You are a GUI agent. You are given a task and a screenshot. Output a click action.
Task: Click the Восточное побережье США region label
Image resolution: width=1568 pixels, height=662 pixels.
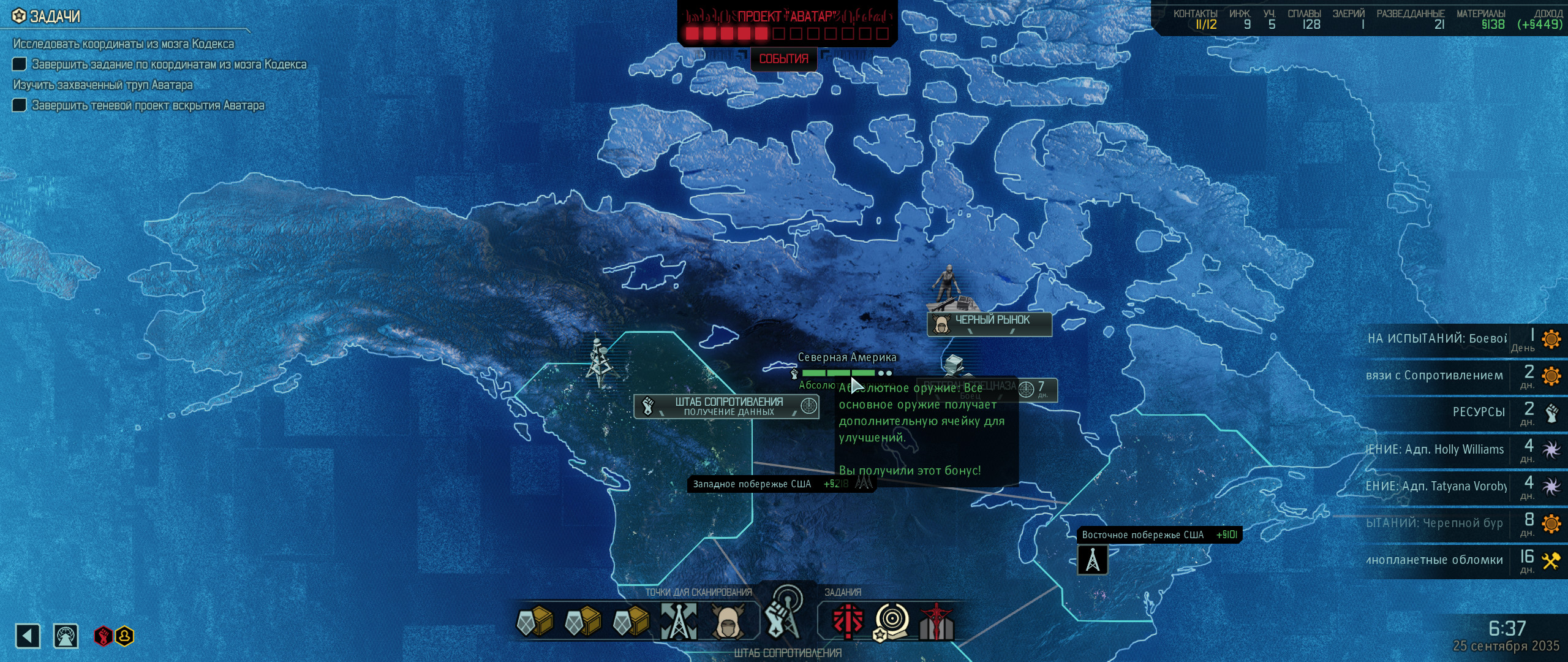coord(1143,535)
